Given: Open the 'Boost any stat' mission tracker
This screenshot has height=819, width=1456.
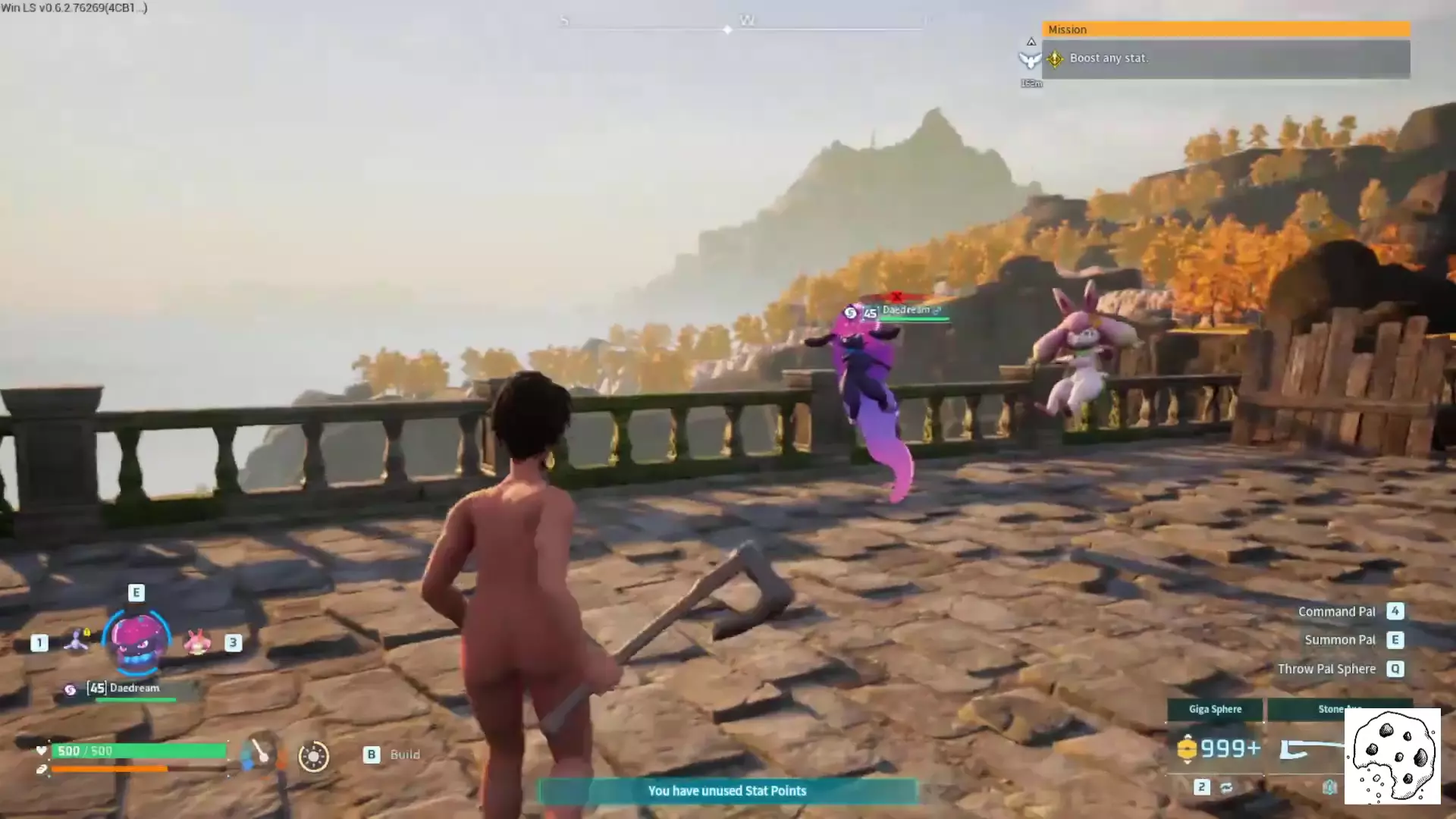Looking at the screenshot, I should coord(1225,58).
